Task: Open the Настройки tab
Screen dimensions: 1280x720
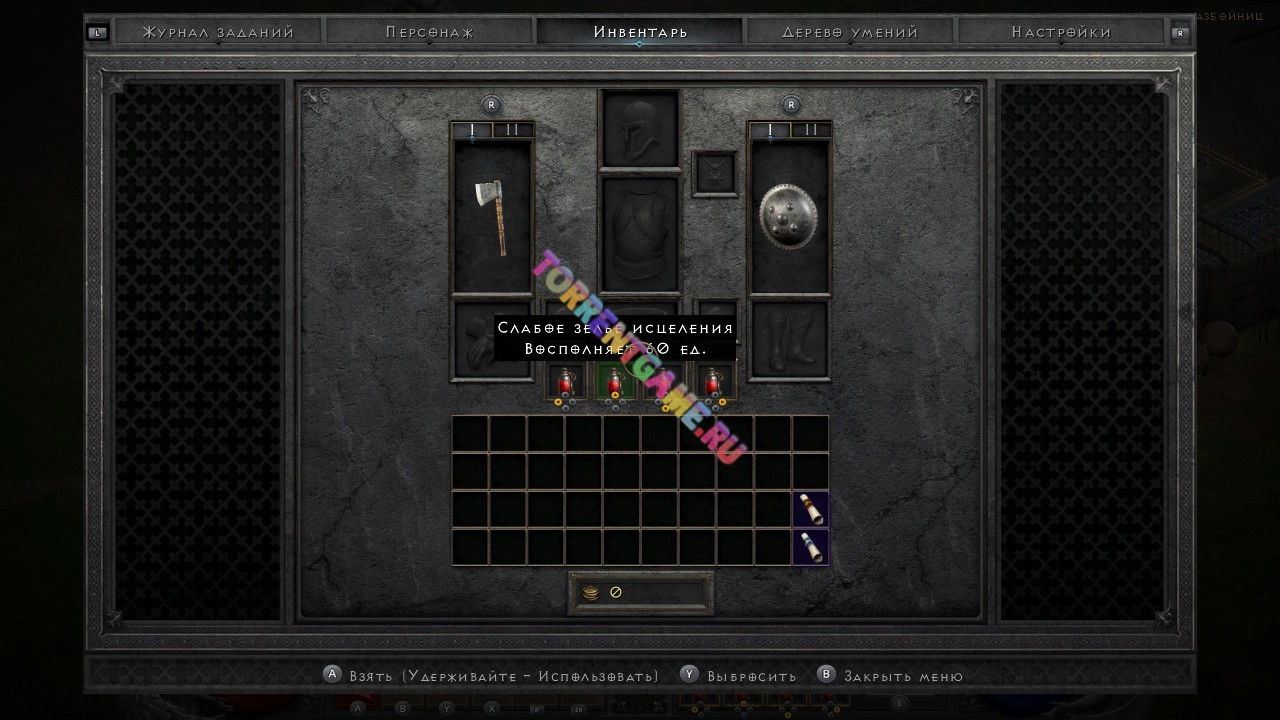Action: point(1061,32)
